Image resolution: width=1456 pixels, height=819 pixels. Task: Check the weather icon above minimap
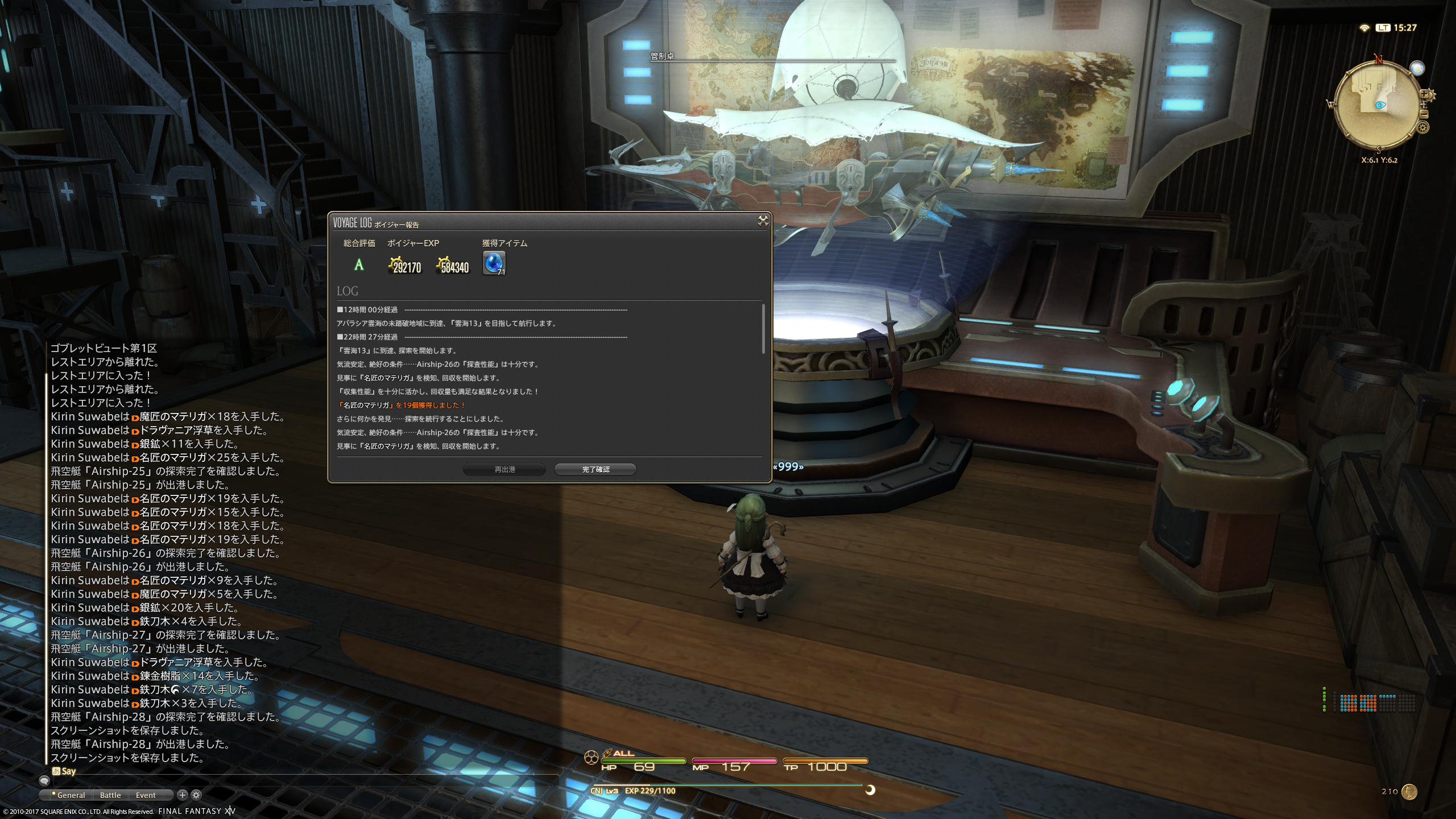click(1417, 68)
